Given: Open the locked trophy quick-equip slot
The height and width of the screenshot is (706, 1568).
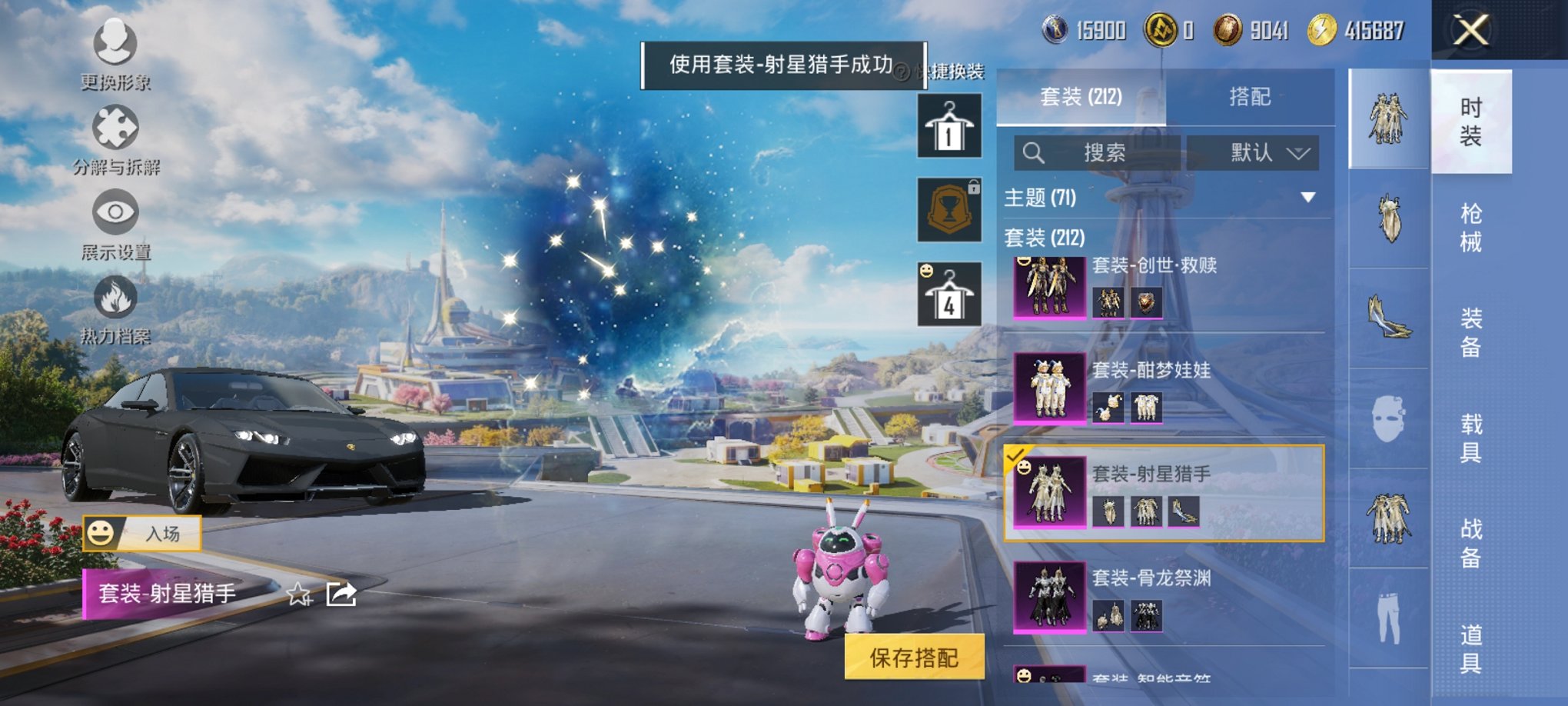Looking at the screenshot, I should (x=948, y=211).
